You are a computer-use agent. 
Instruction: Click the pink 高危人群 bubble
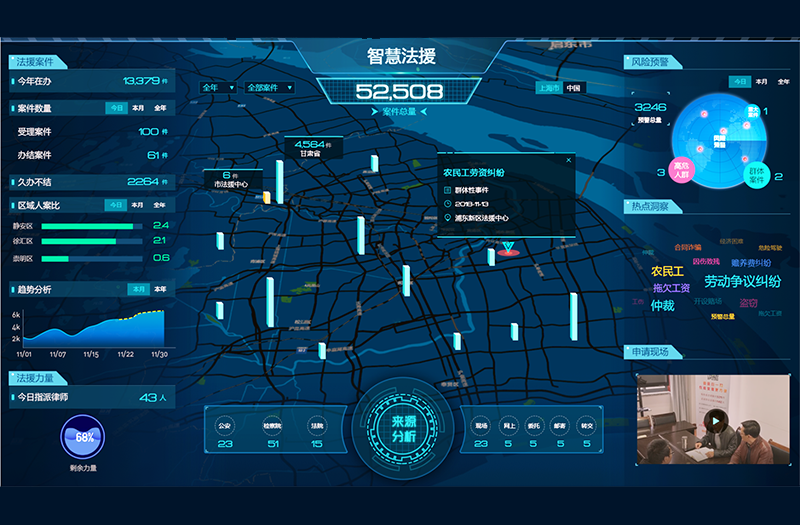[682, 171]
